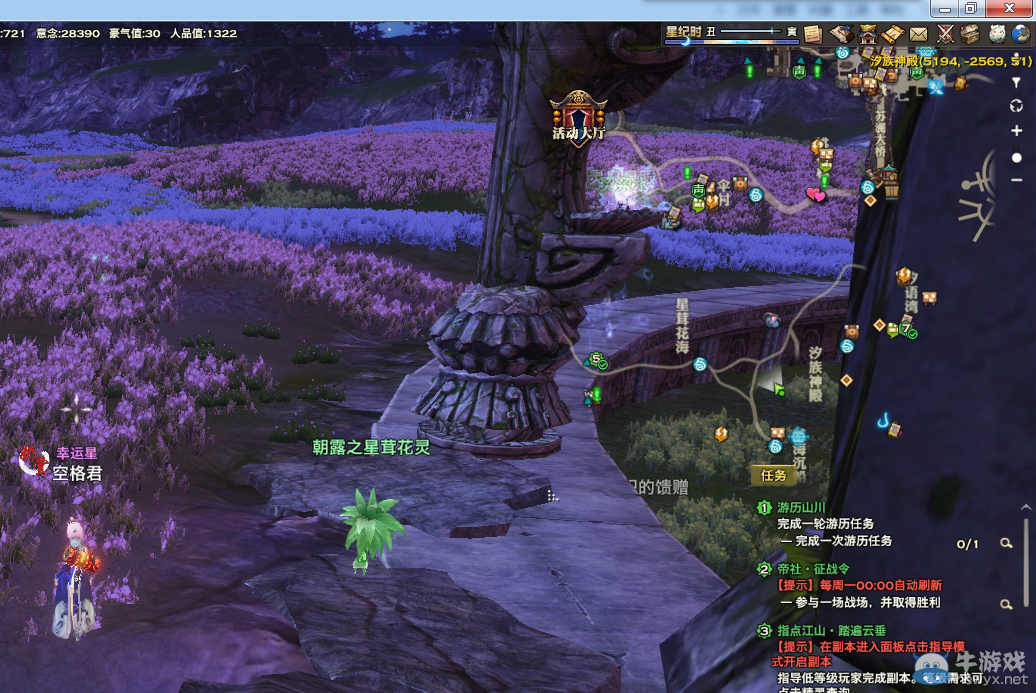
Task: Zoom out the map with minus button
Action: 1016,180
